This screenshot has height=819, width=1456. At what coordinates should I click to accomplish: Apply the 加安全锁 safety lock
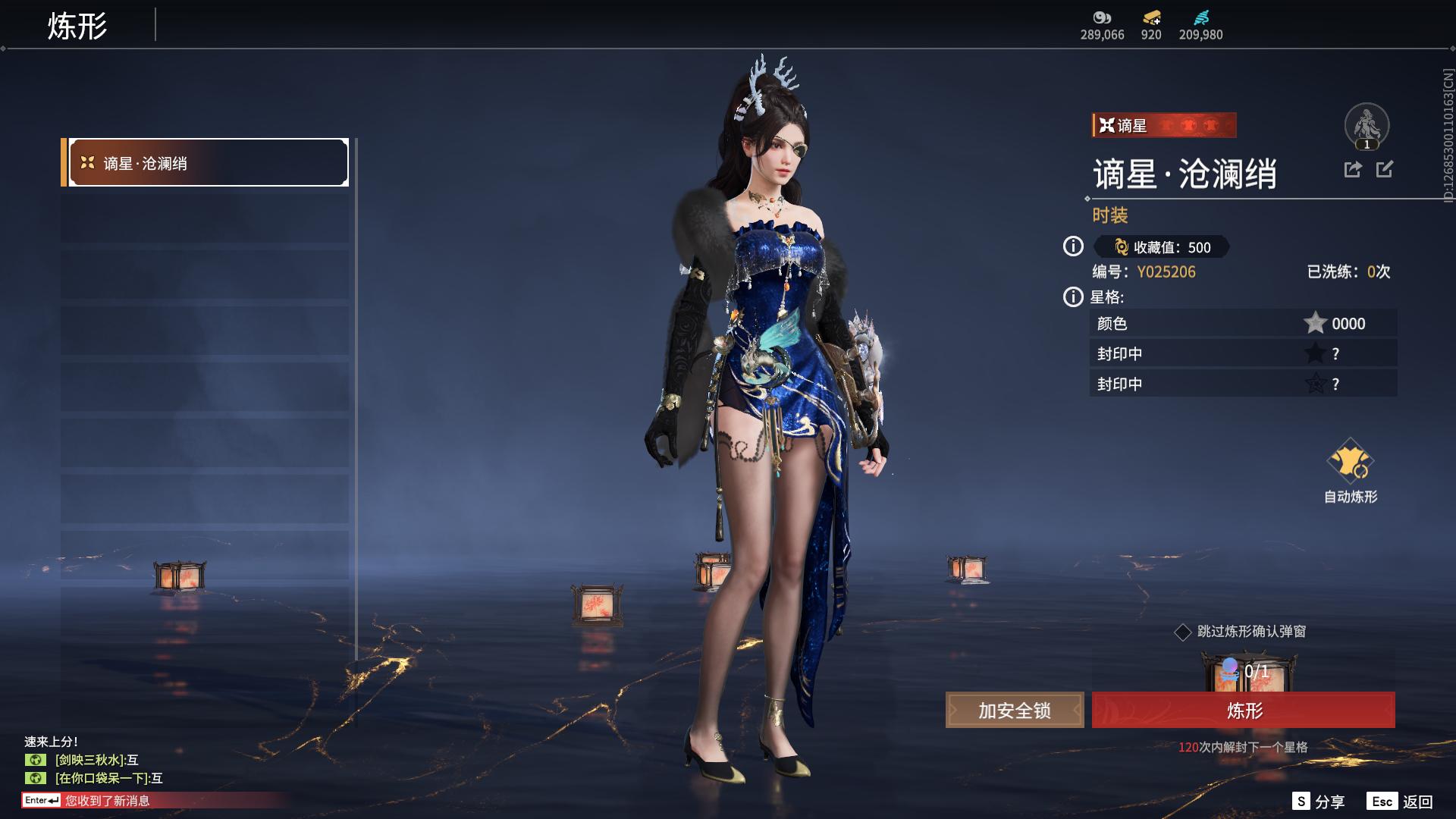click(1014, 711)
